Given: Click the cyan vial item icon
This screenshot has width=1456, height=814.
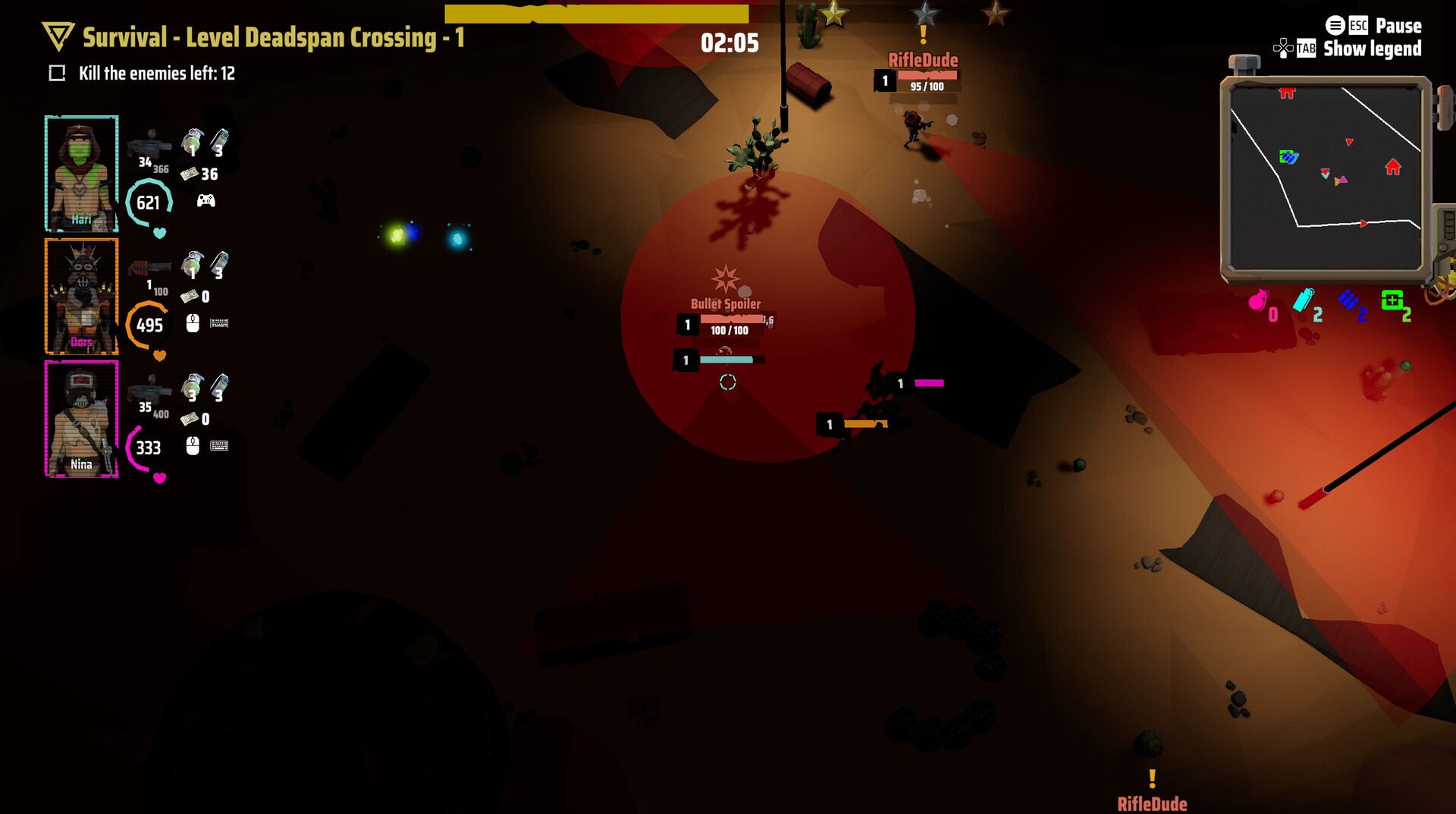Looking at the screenshot, I should coord(1303,300).
